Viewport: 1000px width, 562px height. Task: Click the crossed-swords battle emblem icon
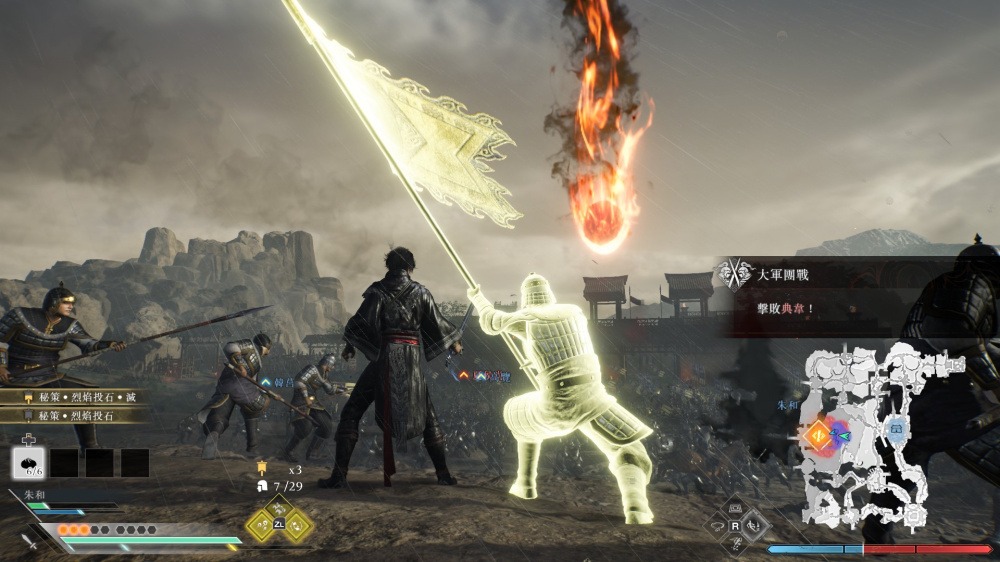[x=736, y=273]
